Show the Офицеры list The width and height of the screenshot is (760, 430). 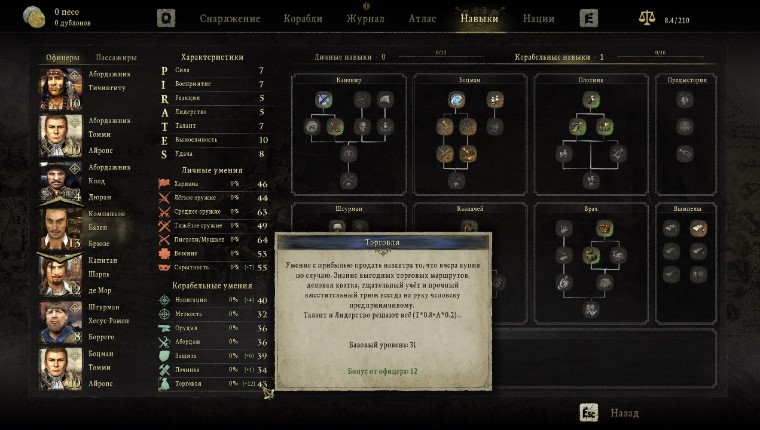click(x=61, y=57)
